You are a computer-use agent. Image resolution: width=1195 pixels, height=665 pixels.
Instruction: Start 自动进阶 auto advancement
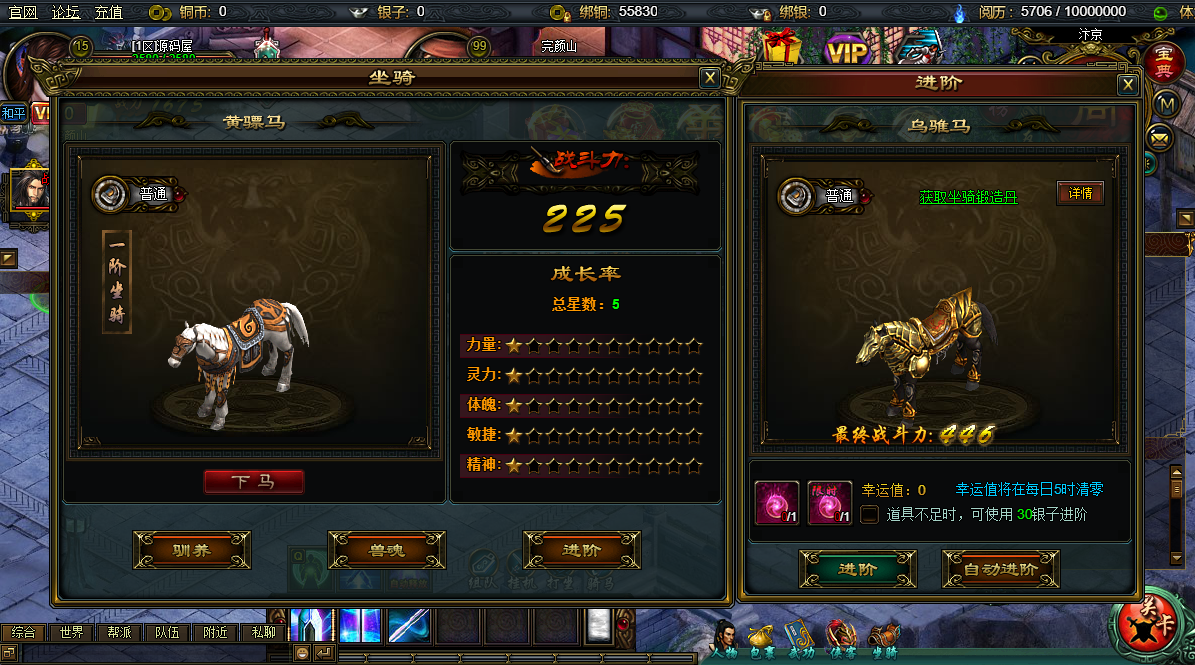tap(1000, 569)
